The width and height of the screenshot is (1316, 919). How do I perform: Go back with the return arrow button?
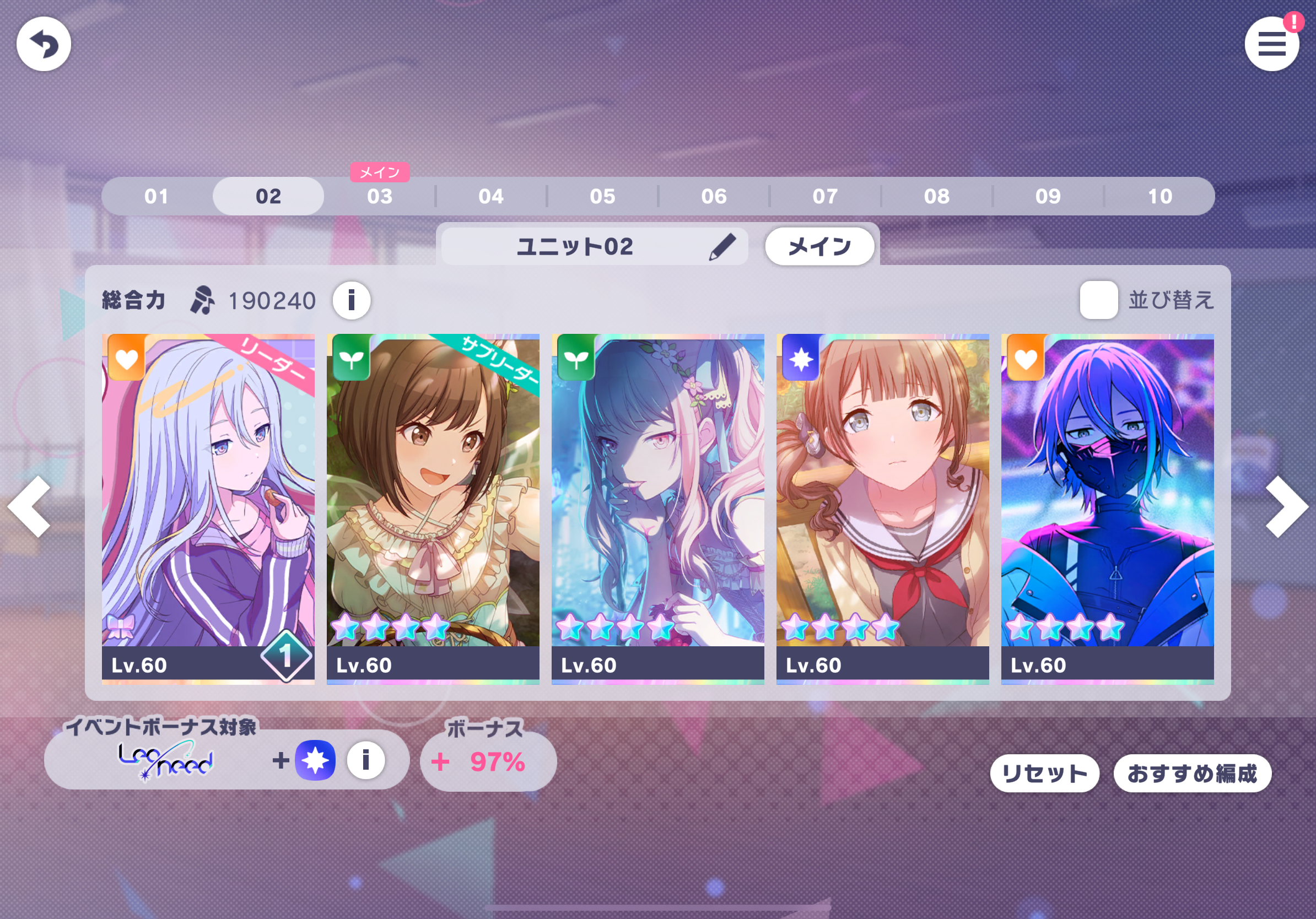(44, 44)
